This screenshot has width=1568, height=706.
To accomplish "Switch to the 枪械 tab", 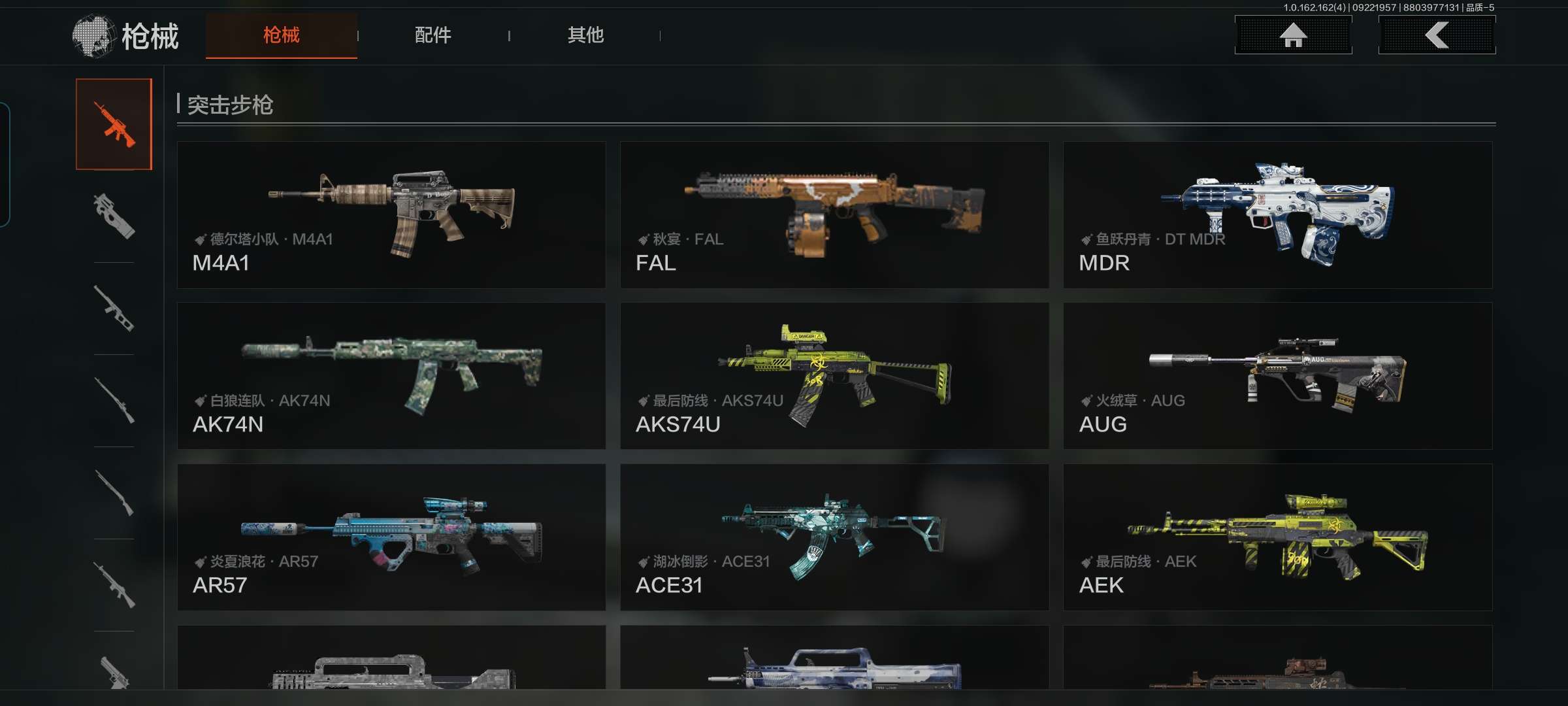I will pyautogui.click(x=281, y=35).
